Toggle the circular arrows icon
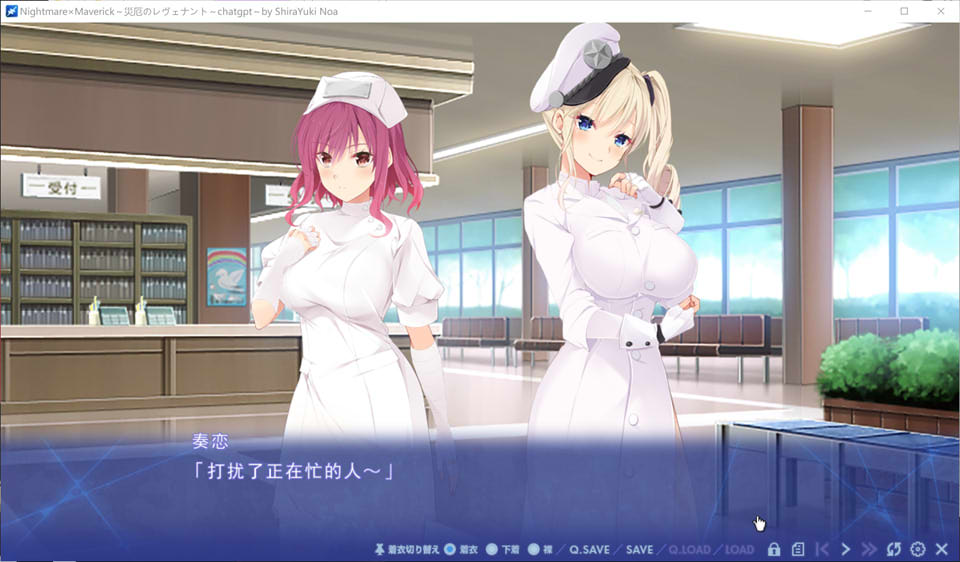The image size is (960, 562). pos(894,549)
